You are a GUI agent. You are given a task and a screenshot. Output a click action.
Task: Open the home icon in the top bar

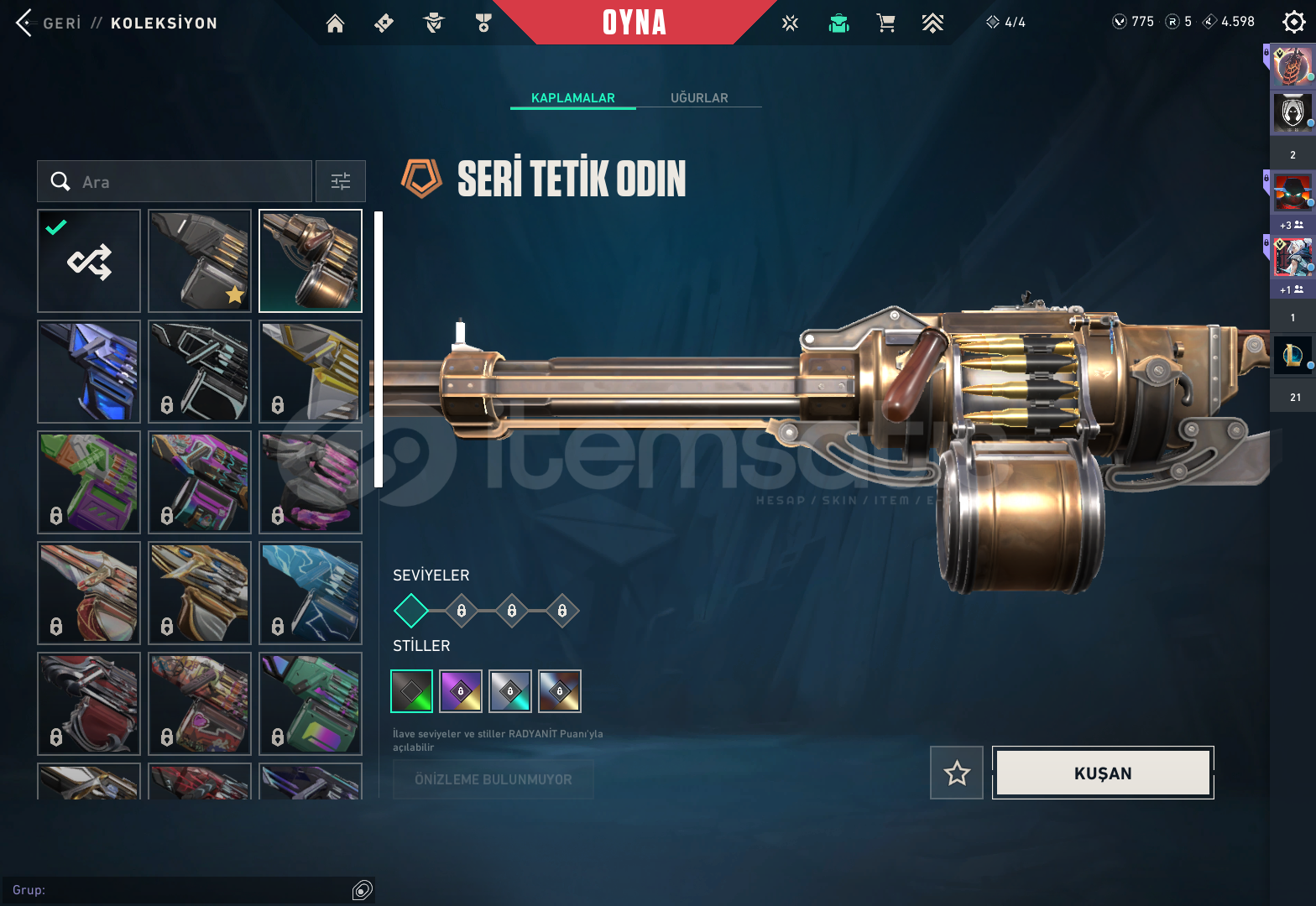[335, 23]
